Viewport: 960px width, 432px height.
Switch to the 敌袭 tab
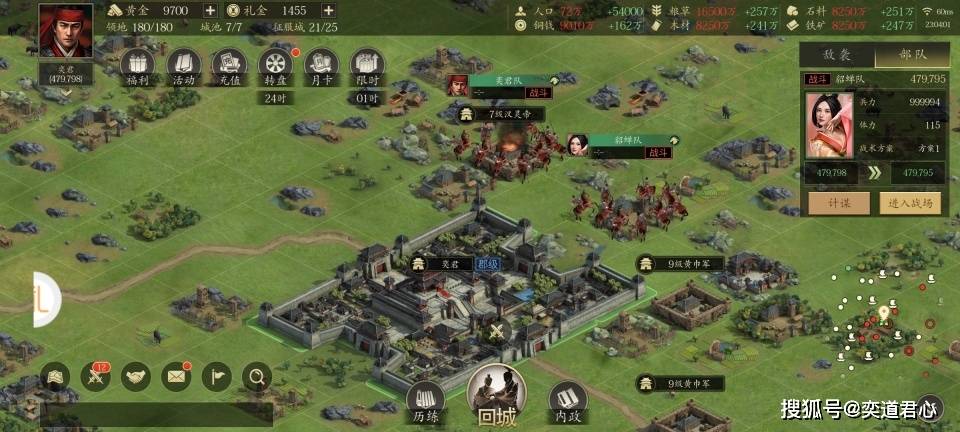836,57
